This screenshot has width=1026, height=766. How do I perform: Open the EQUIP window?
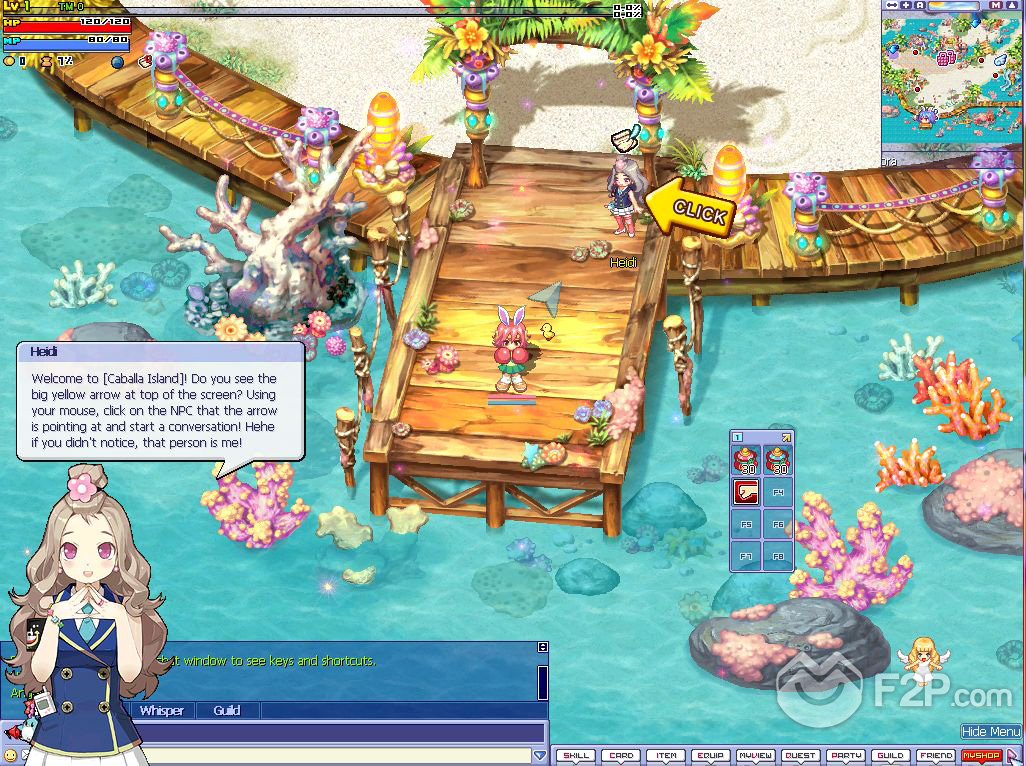pyautogui.click(x=710, y=756)
